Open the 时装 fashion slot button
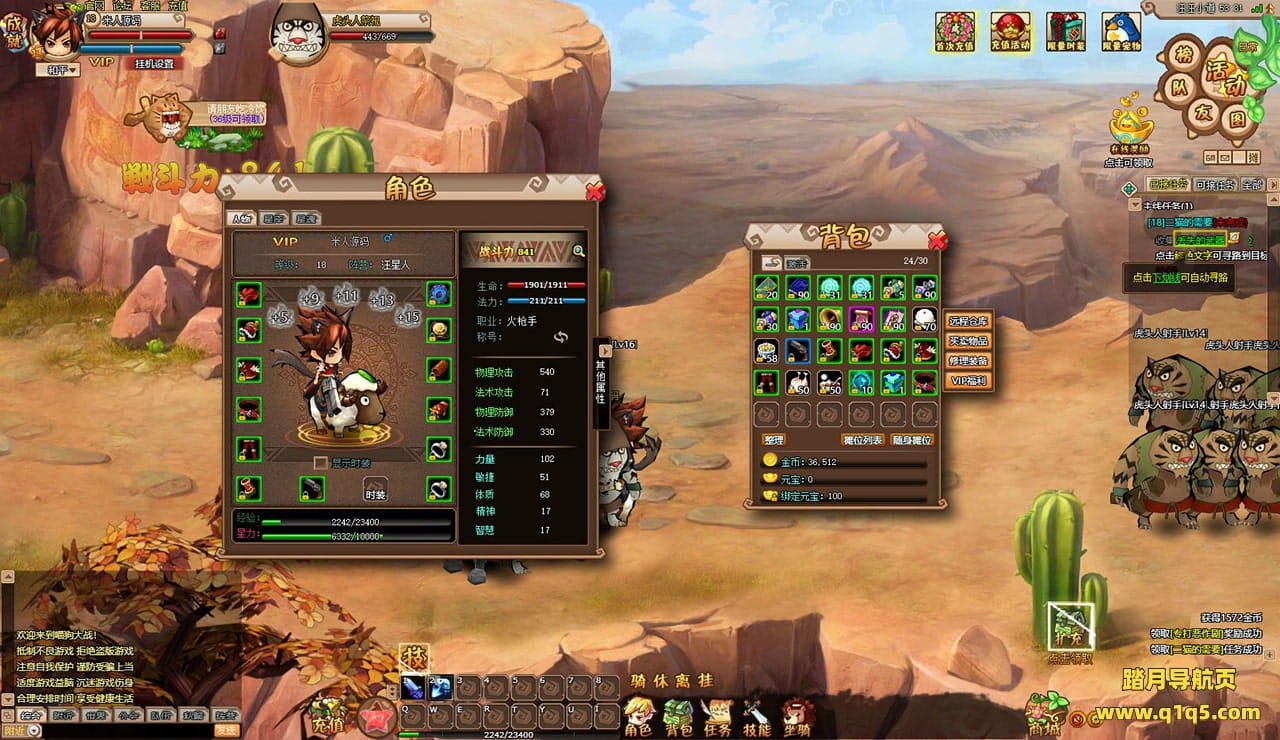This screenshot has width=1280, height=740. pos(375,489)
